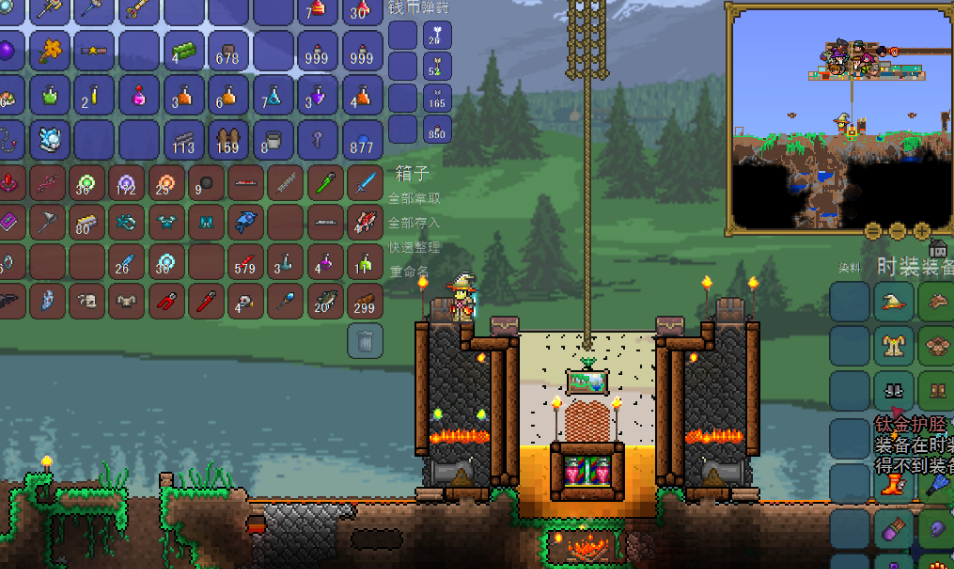
Task: Select the wood stack of 299
Action: point(365,300)
